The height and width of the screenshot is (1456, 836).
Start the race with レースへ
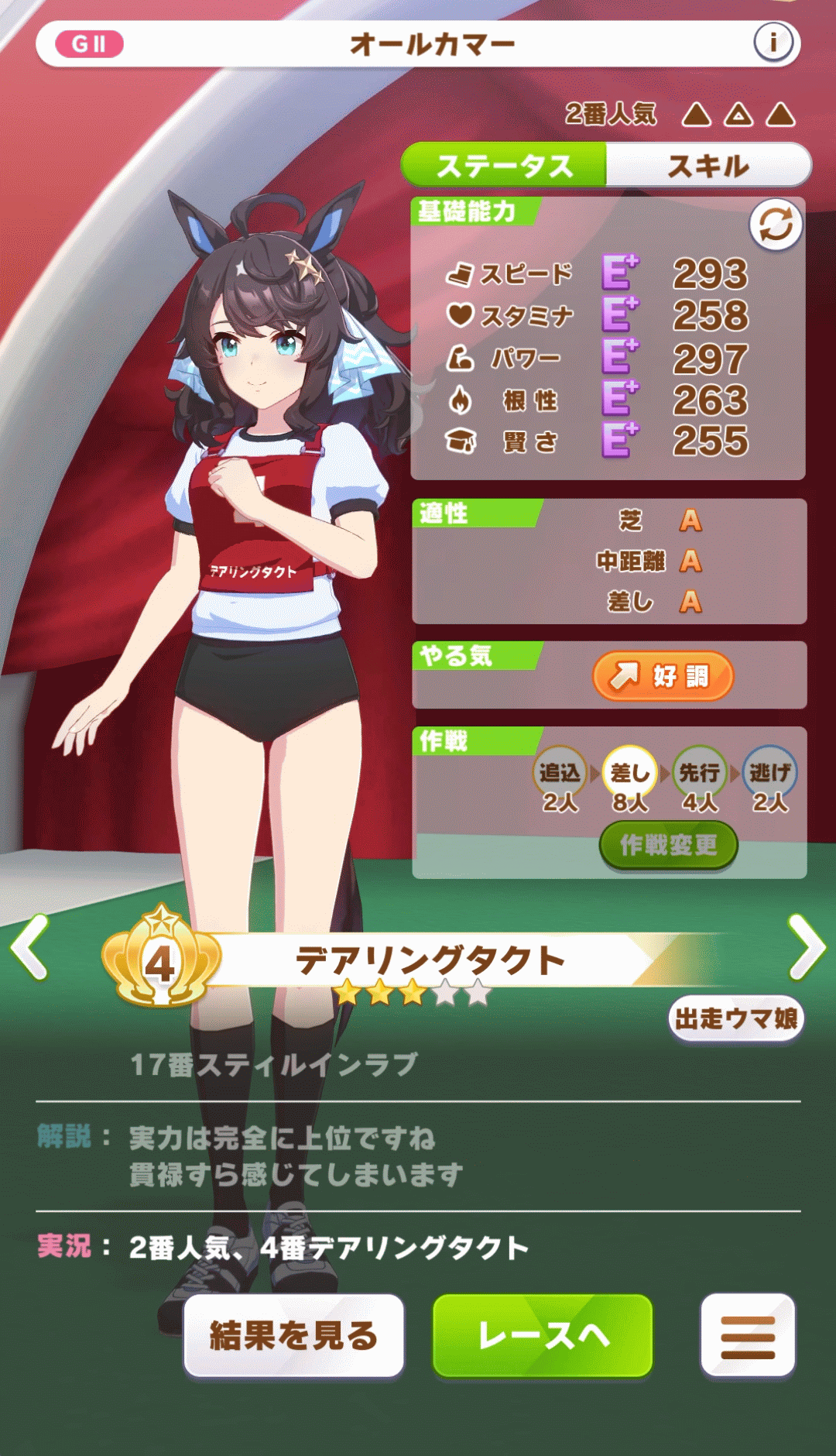[x=543, y=1336]
